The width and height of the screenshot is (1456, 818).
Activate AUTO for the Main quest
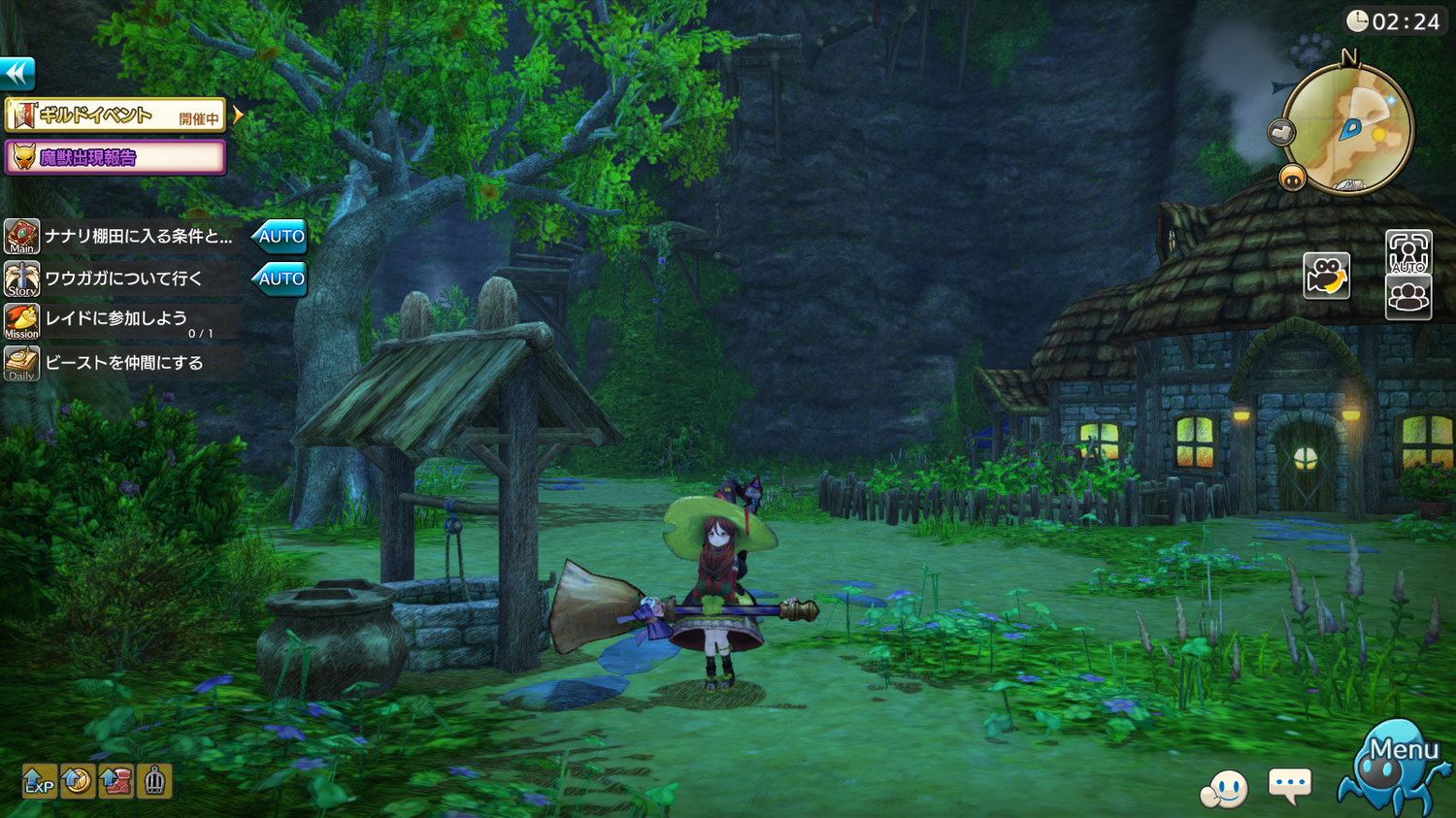pos(280,236)
